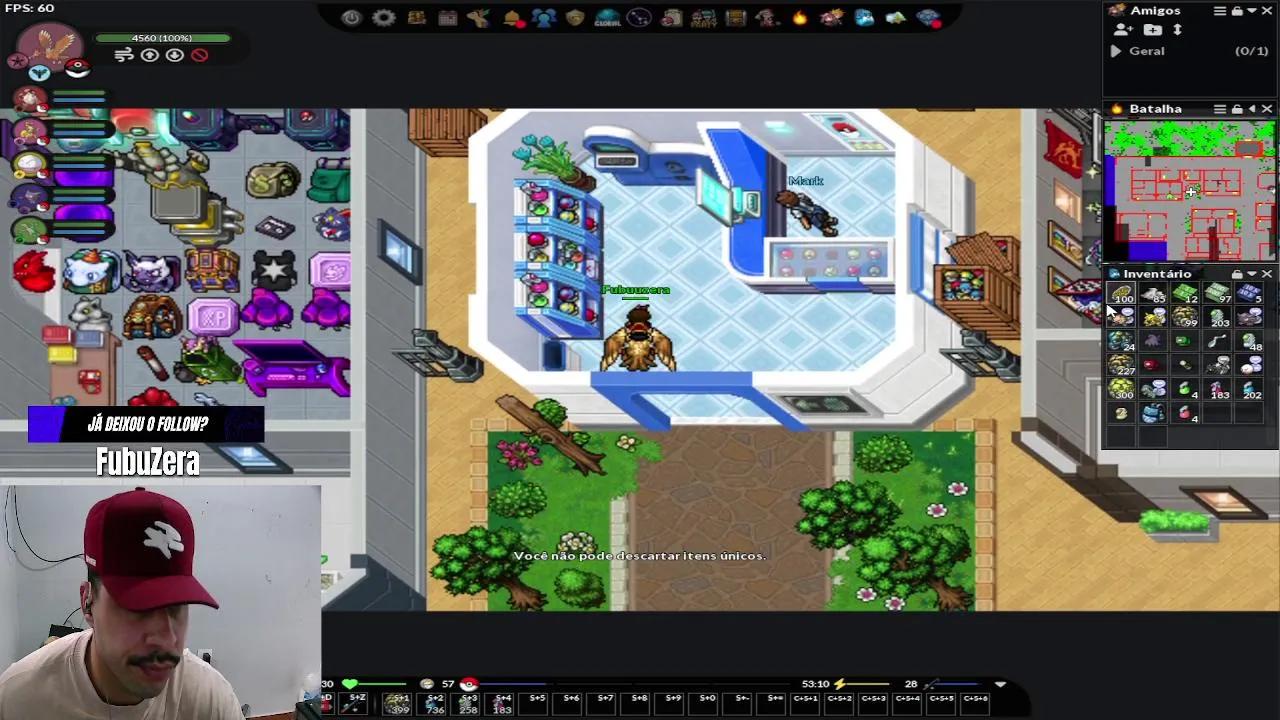
Task: Click the sort arrows icon in Amigos panel
Action: (1178, 30)
